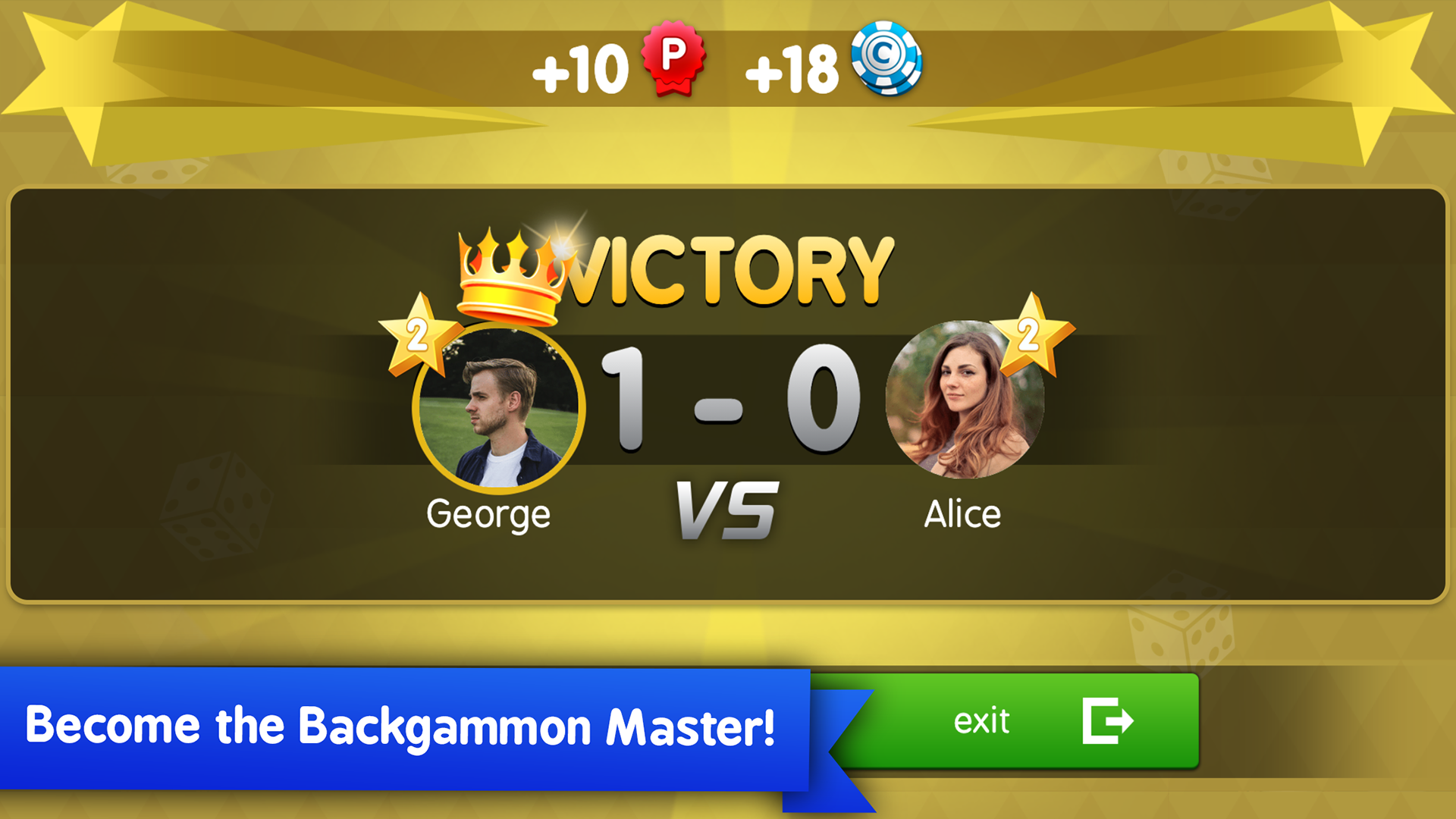Select George's player name label

click(x=489, y=514)
